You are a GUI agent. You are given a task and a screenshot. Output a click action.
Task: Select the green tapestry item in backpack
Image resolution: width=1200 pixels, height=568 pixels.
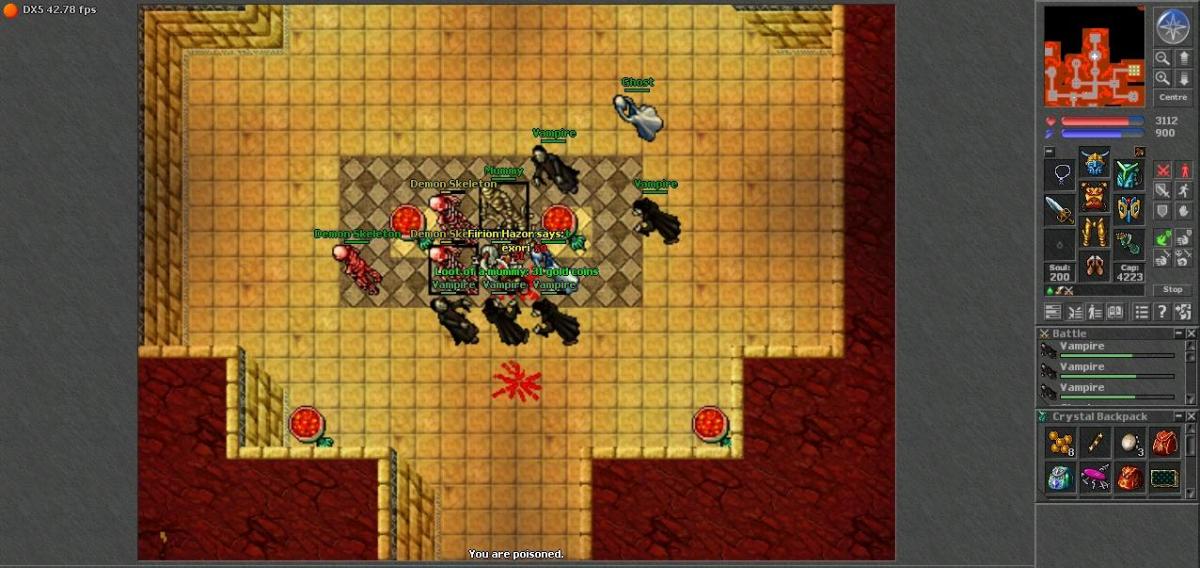[1164, 478]
